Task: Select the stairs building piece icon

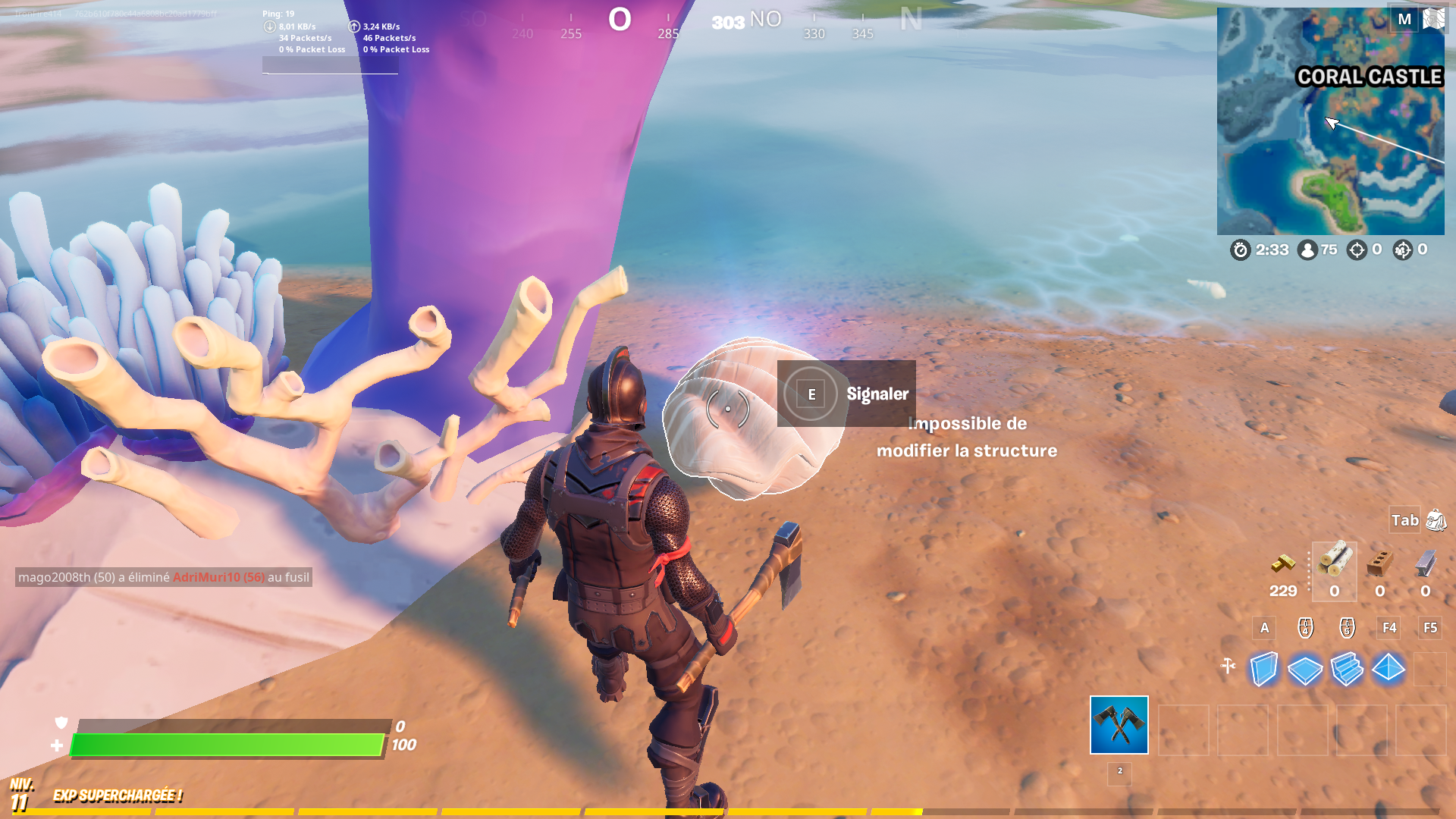Action: tap(1347, 669)
